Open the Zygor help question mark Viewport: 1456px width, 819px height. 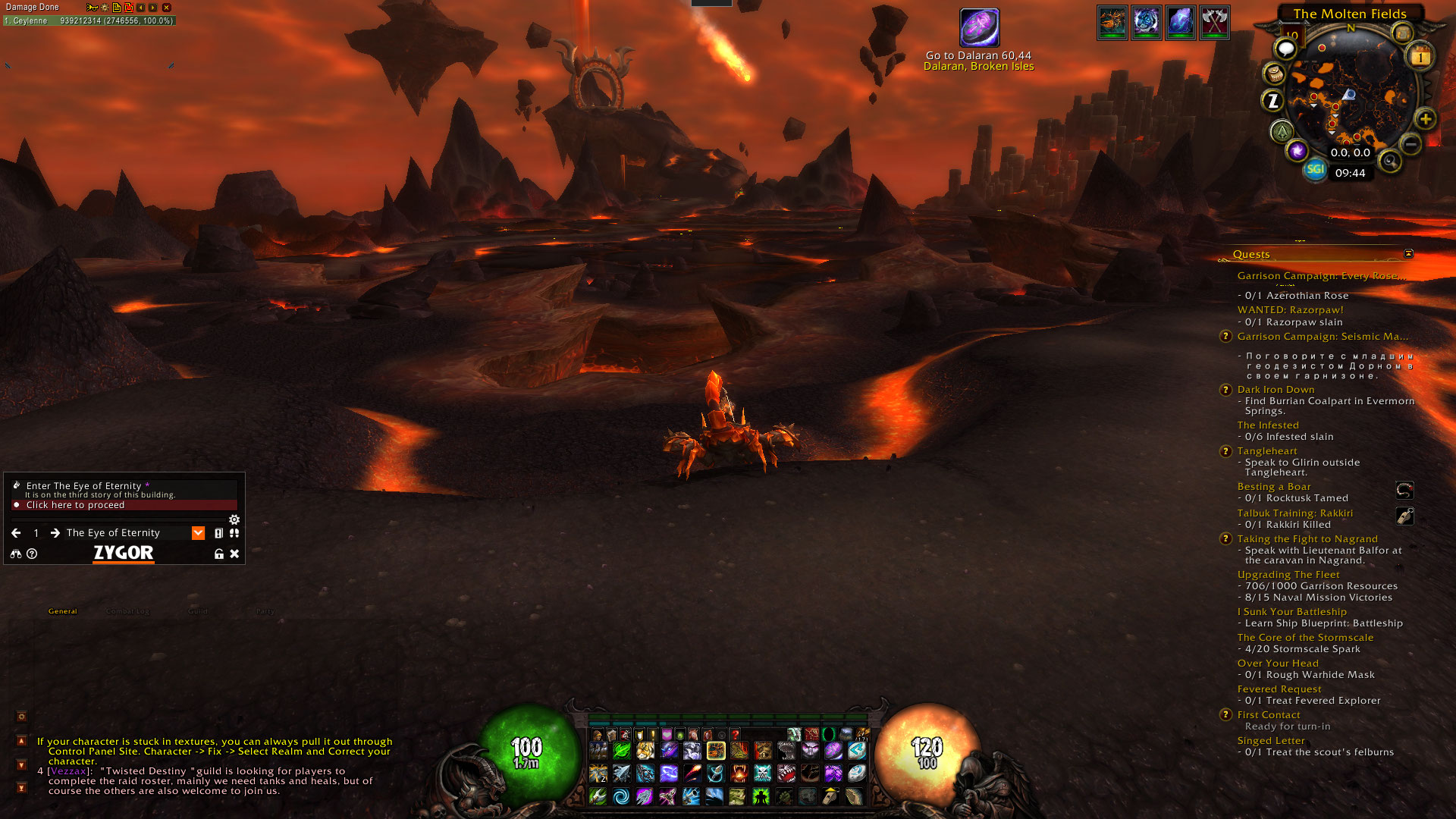[32, 554]
